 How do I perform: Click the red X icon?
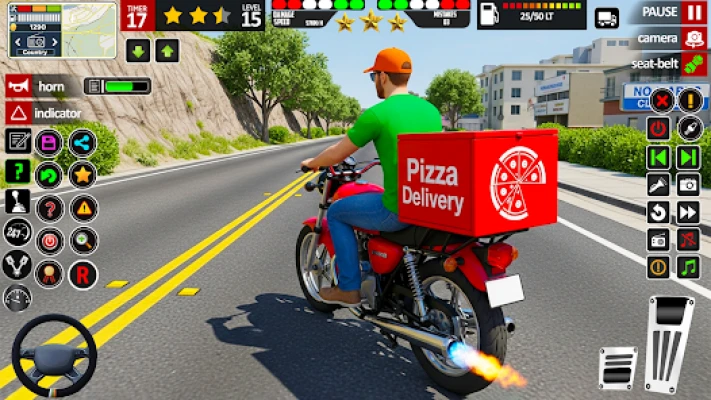tap(660, 101)
